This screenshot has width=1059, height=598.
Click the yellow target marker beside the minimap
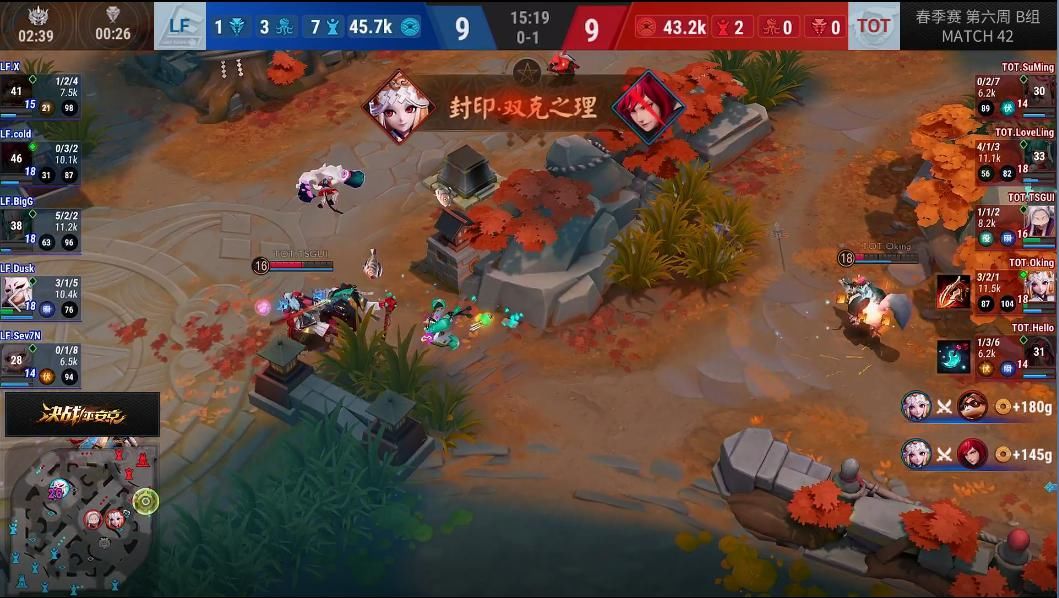[x=146, y=499]
